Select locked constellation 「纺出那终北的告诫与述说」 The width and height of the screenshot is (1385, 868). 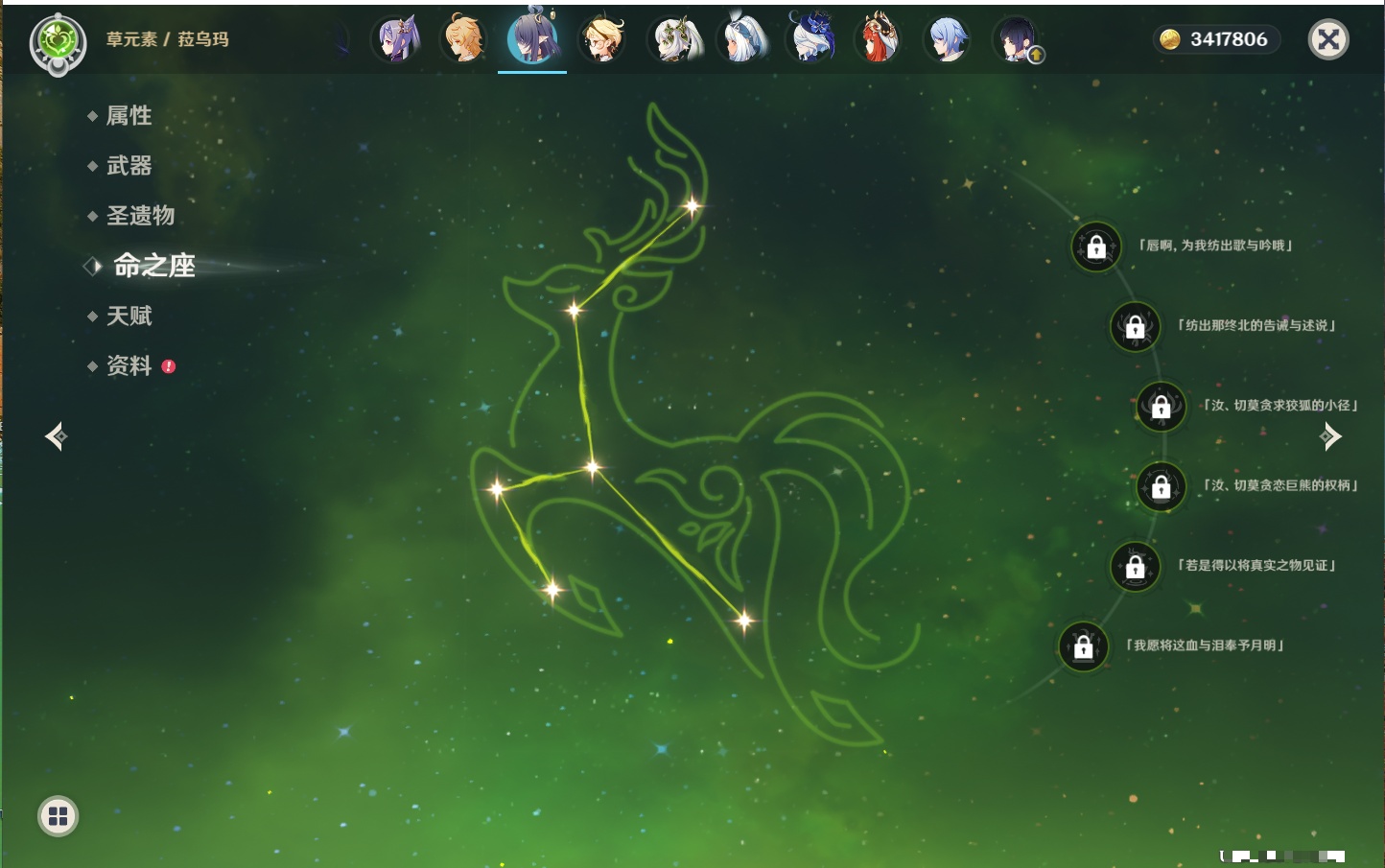[x=1135, y=326]
